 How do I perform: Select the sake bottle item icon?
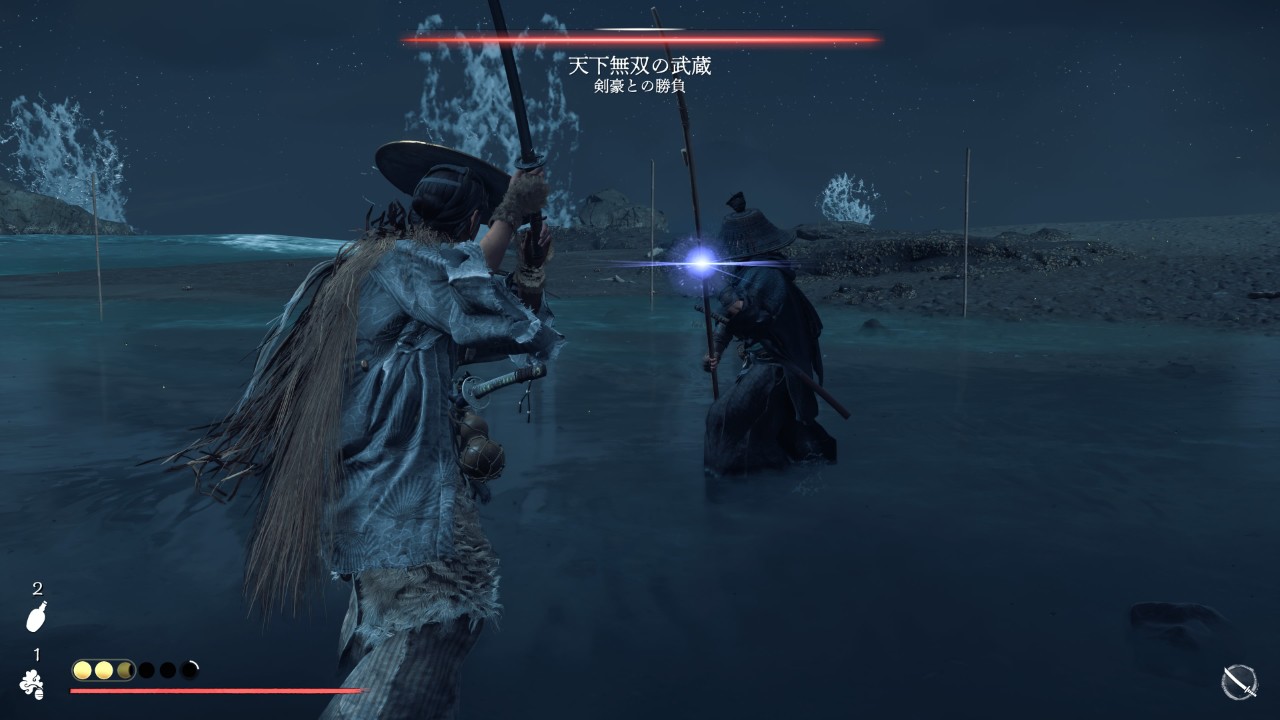(x=36, y=618)
